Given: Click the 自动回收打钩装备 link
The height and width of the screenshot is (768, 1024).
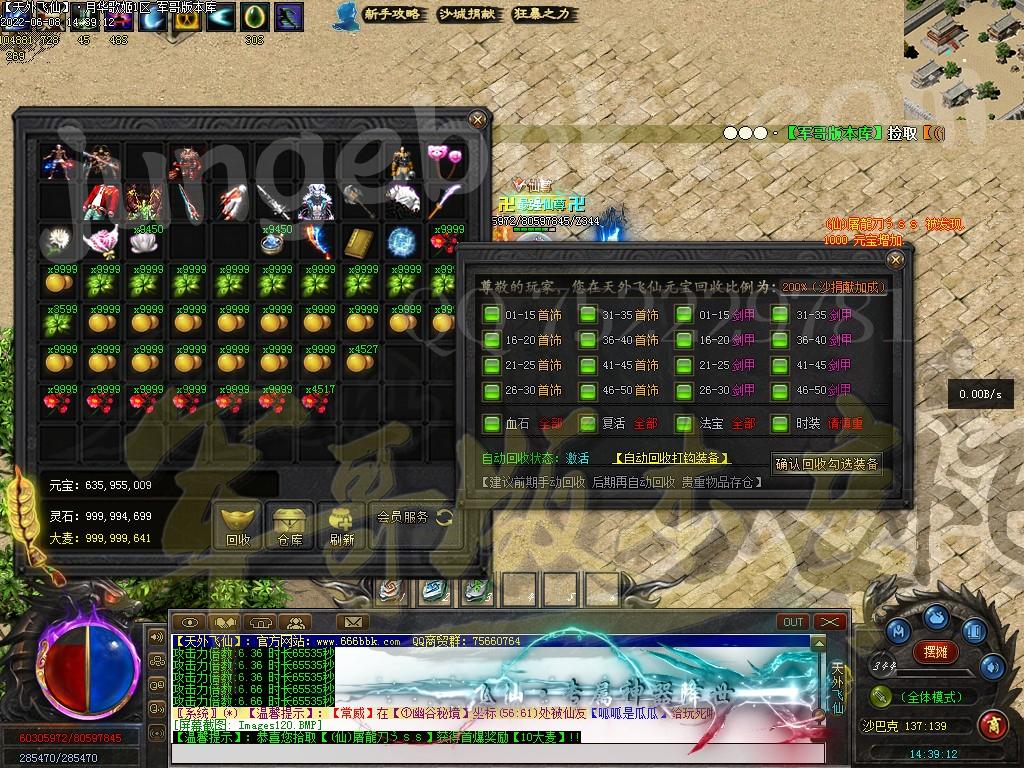Looking at the screenshot, I should coord(671,458).
